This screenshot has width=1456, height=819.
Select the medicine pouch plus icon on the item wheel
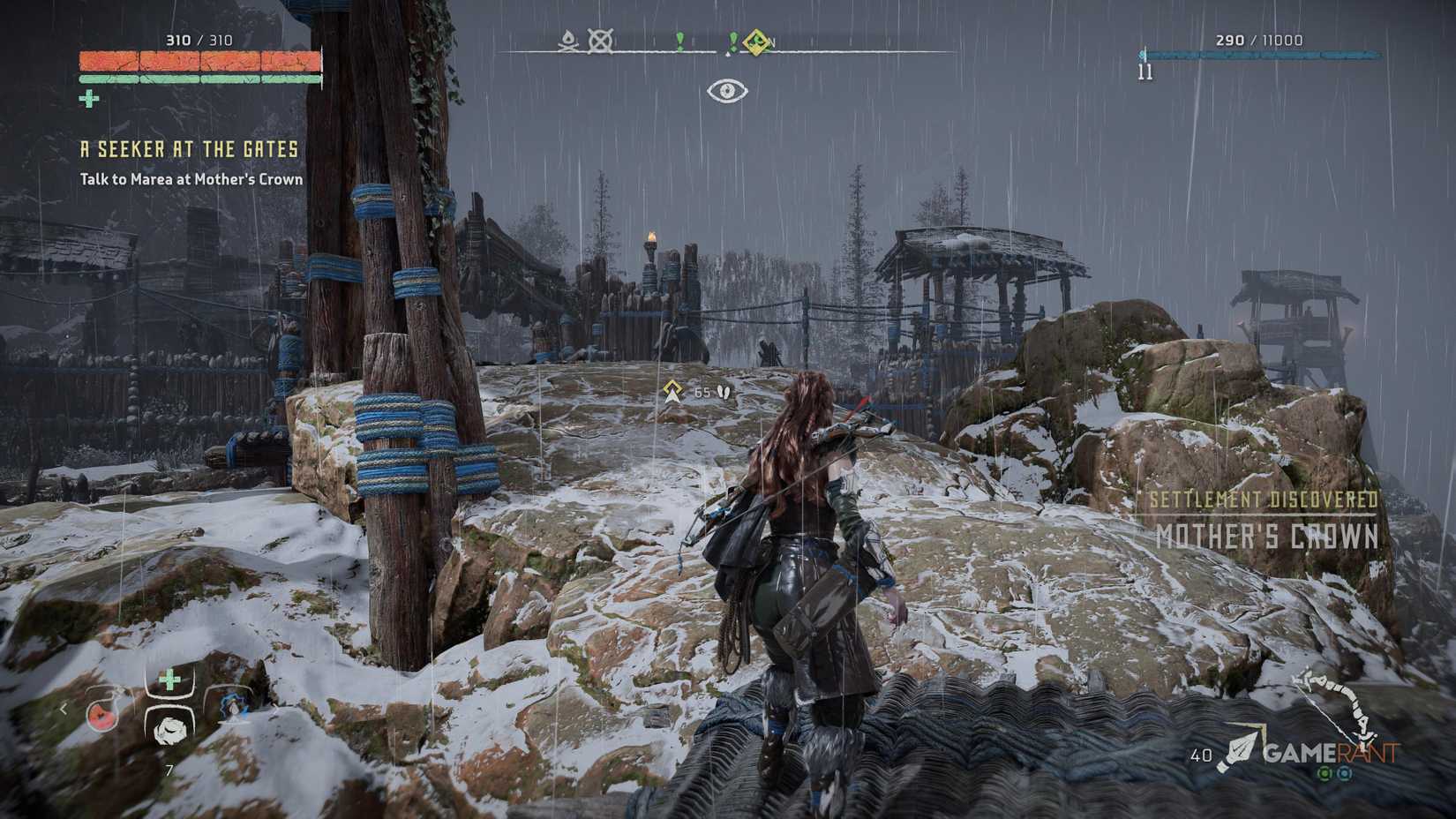point(169,680)
